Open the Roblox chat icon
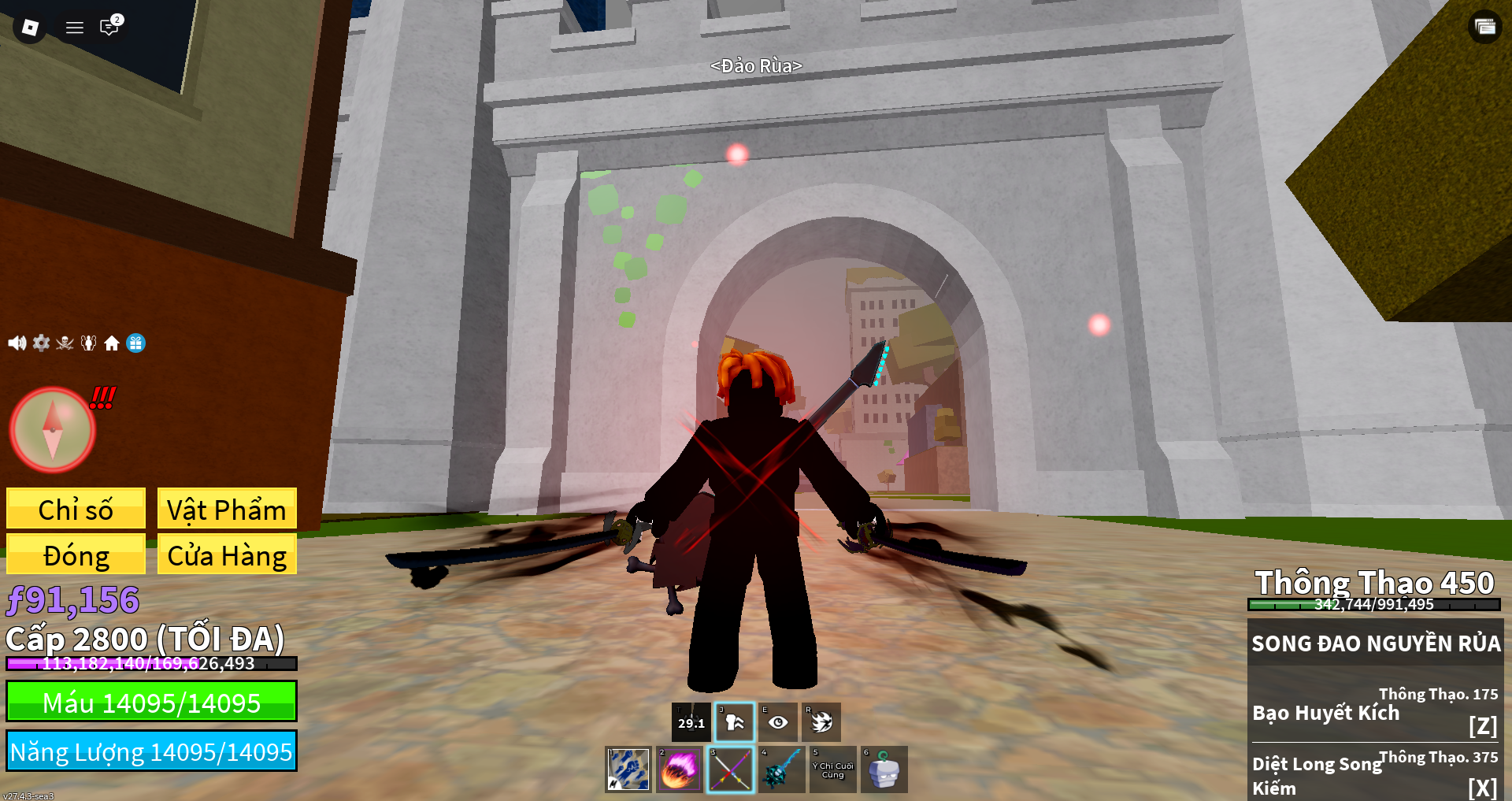Image resolution: width=1512 pixels, height=801 pixels. click(x=109, y=28)
